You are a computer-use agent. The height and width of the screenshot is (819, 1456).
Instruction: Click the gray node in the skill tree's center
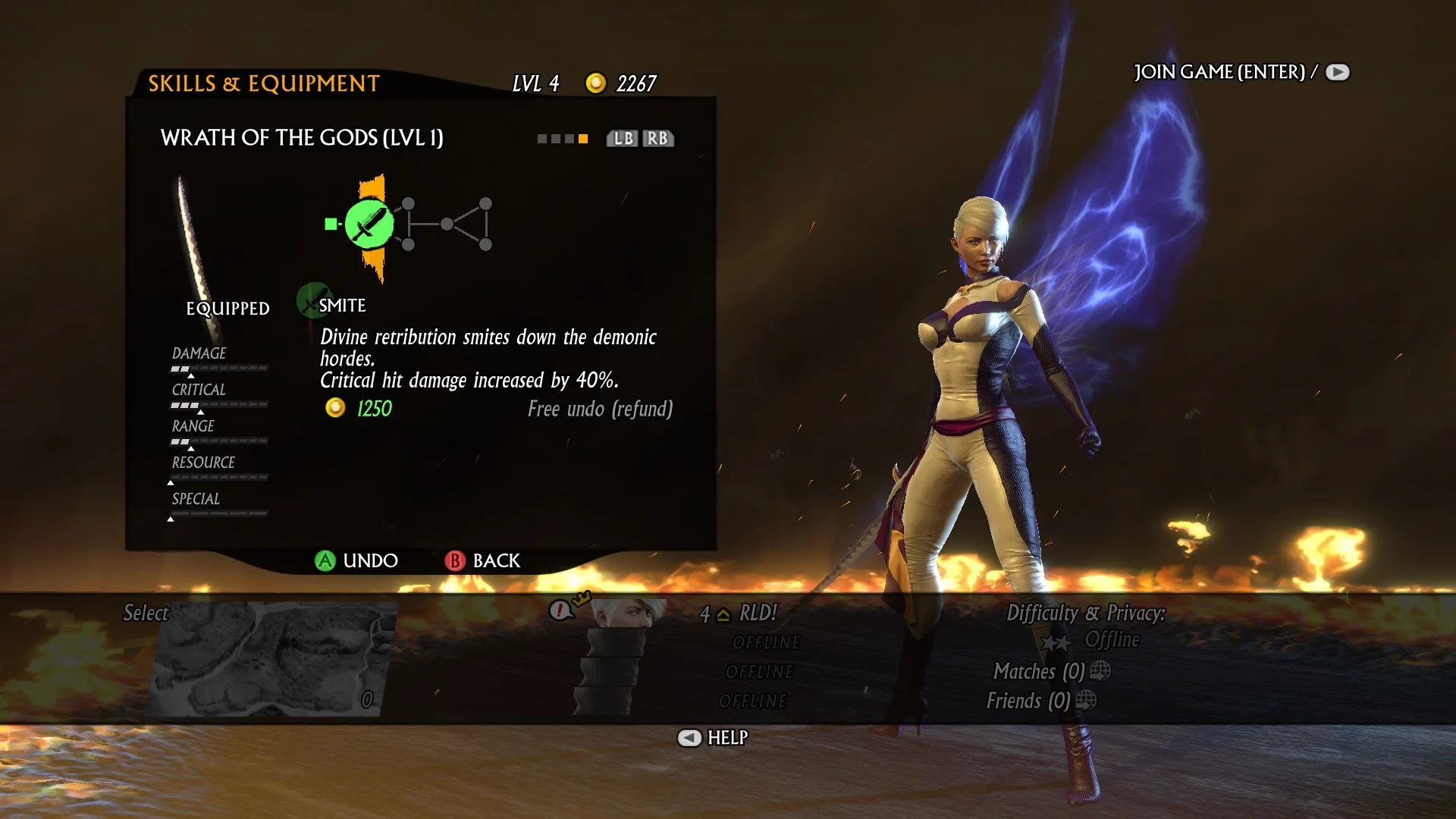click(x=447, y=224)
